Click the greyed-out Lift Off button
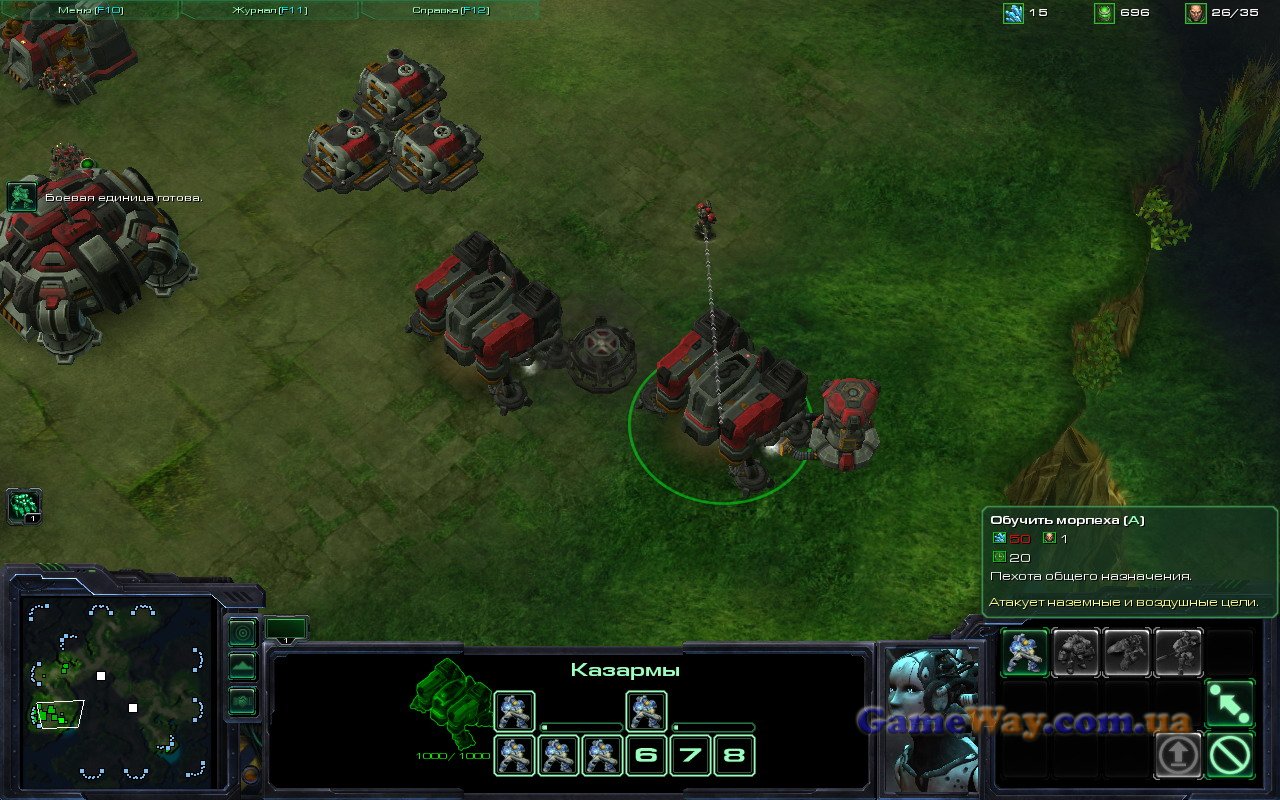Screen dimensions: 1280x800 (x=1178, y=755)
